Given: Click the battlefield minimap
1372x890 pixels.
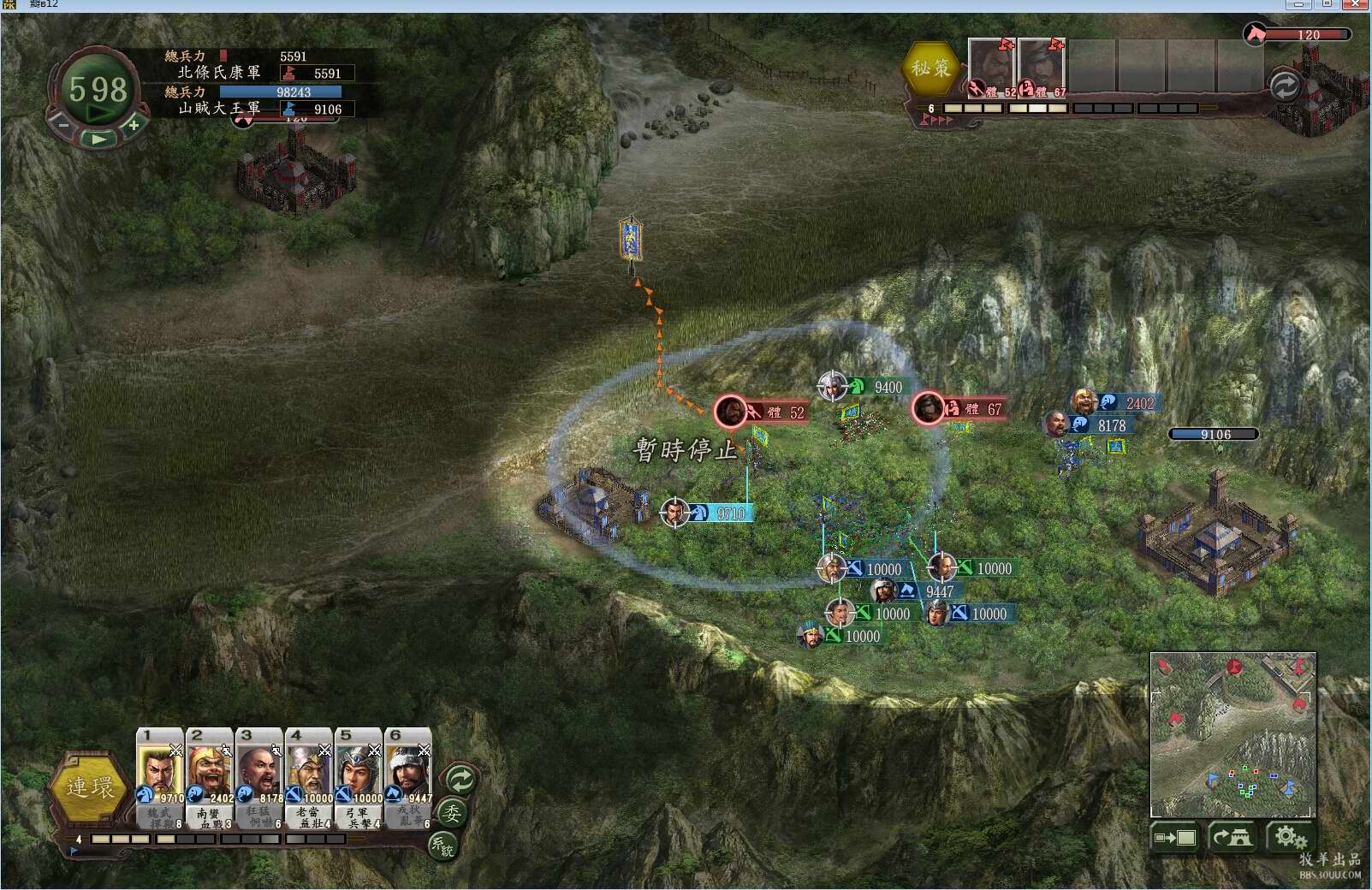Looking at the screenshot, I should coord(1232,734).
